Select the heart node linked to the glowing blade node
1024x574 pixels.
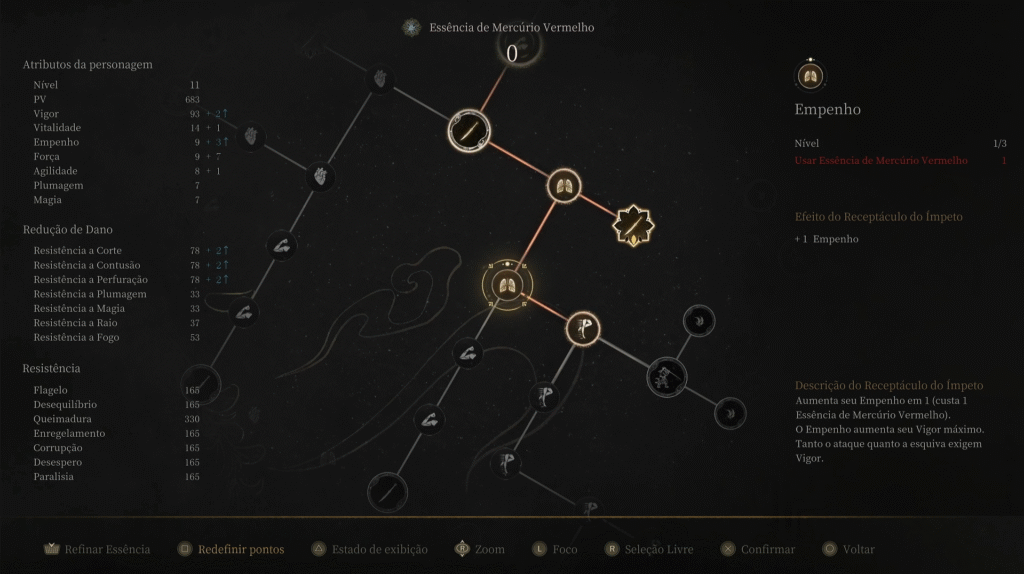click(x=380, y=79)
